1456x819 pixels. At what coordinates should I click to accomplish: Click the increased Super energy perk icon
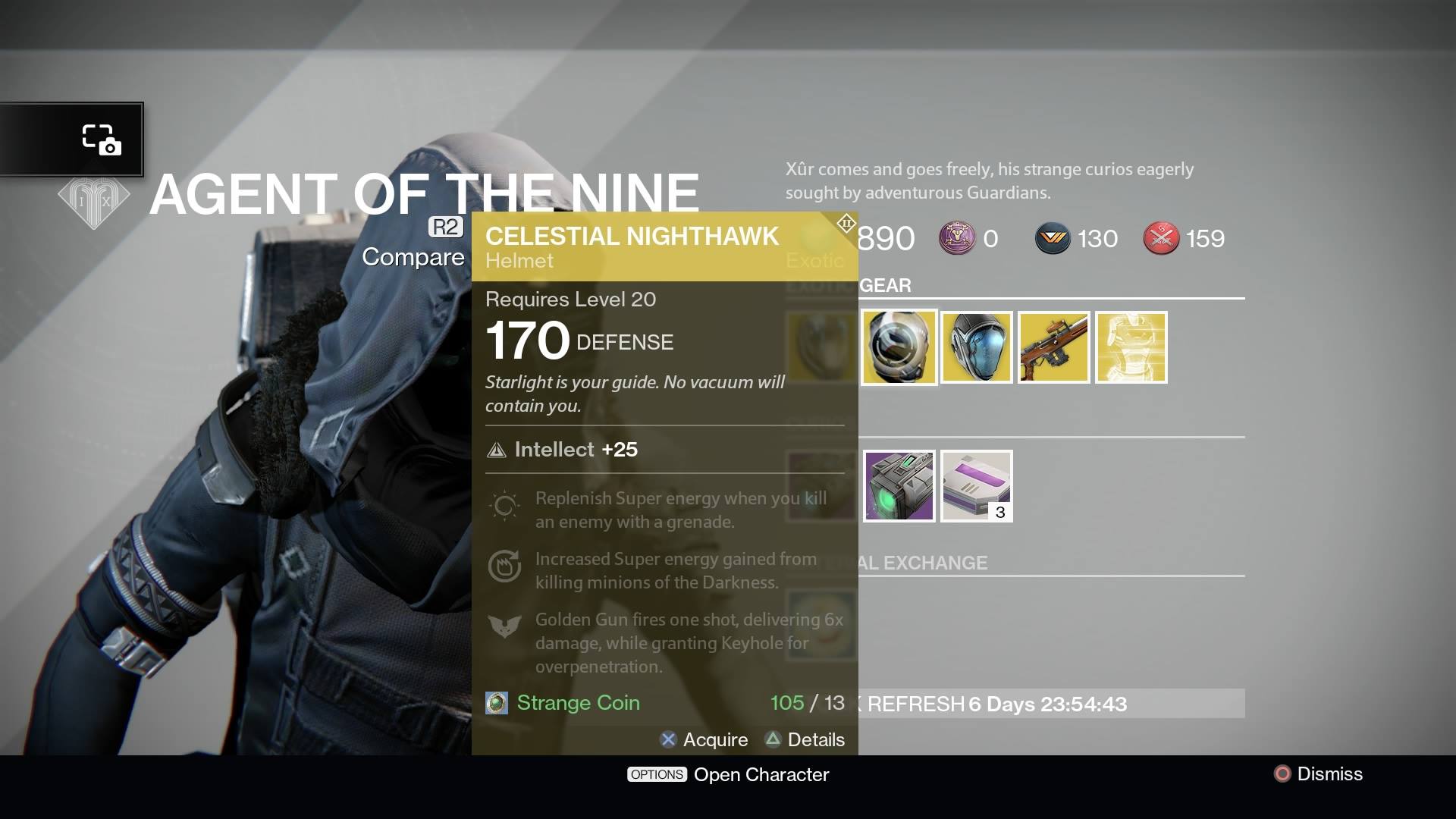click(x=505, y=567)
